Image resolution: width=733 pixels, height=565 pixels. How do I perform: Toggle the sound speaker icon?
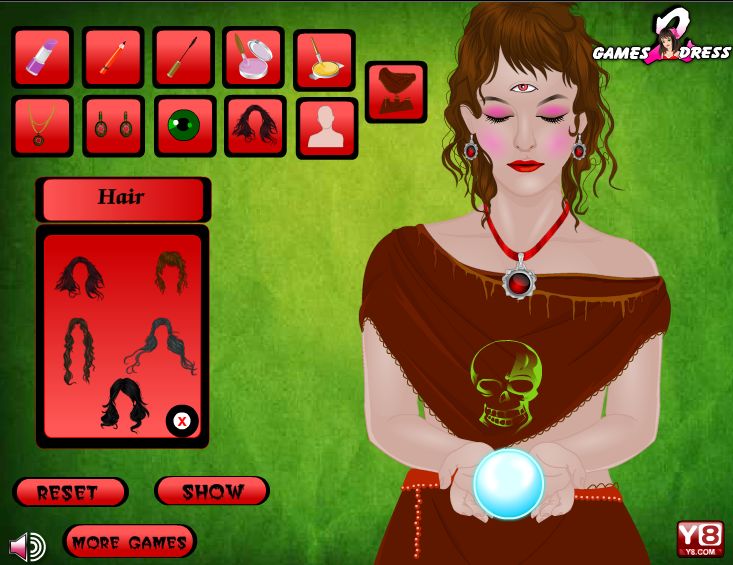[27, 546]
